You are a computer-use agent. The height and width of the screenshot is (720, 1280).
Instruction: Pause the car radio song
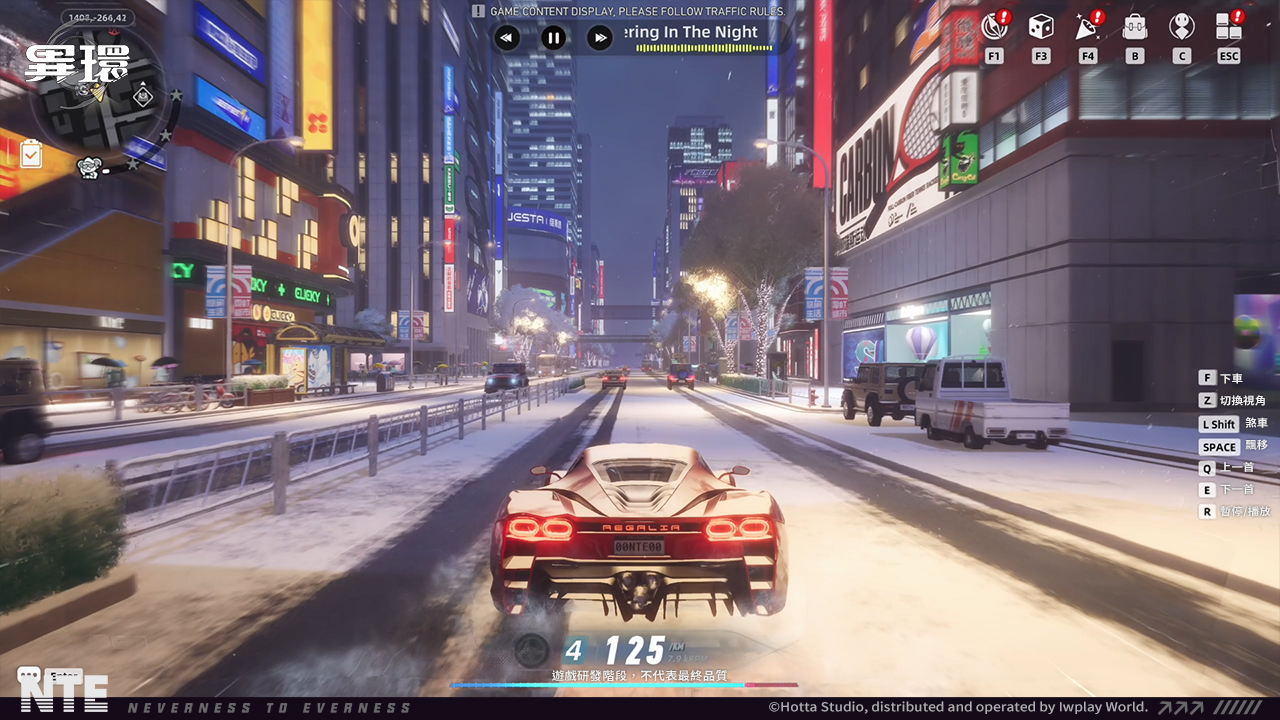click(553, 38)
